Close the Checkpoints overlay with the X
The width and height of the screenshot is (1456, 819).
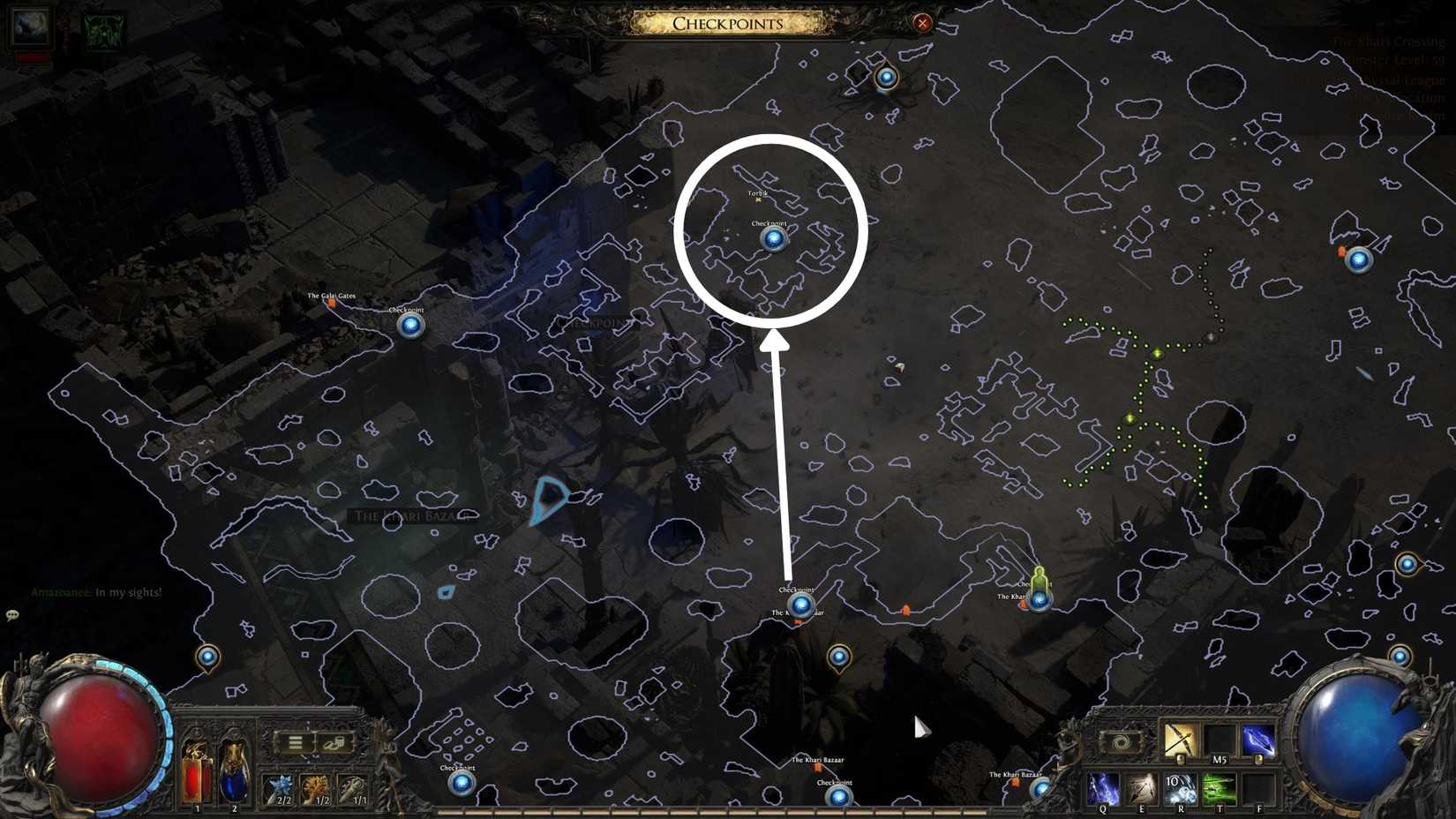pyautogui.click(x=921, y=23)
